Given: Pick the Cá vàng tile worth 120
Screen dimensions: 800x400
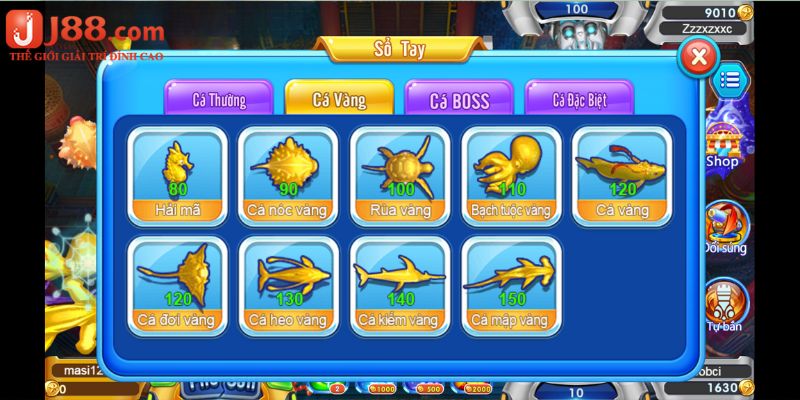Looking at the screenshot, I should click(621, 176).
